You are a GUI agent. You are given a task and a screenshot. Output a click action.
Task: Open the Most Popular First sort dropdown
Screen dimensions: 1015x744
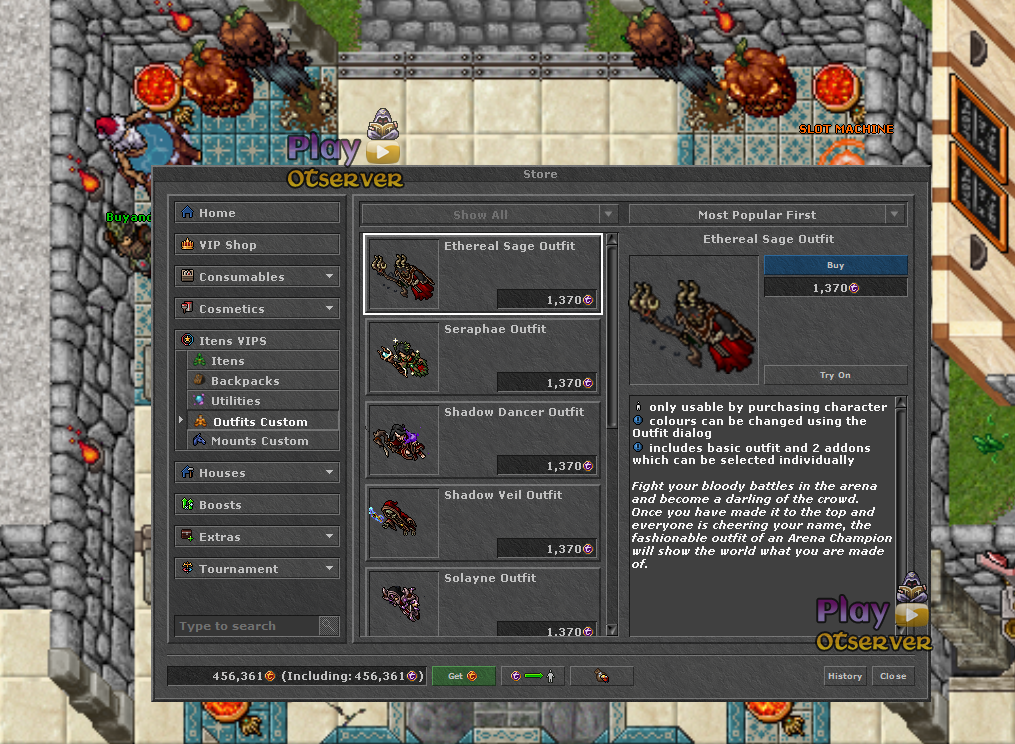tap(766, 215)
